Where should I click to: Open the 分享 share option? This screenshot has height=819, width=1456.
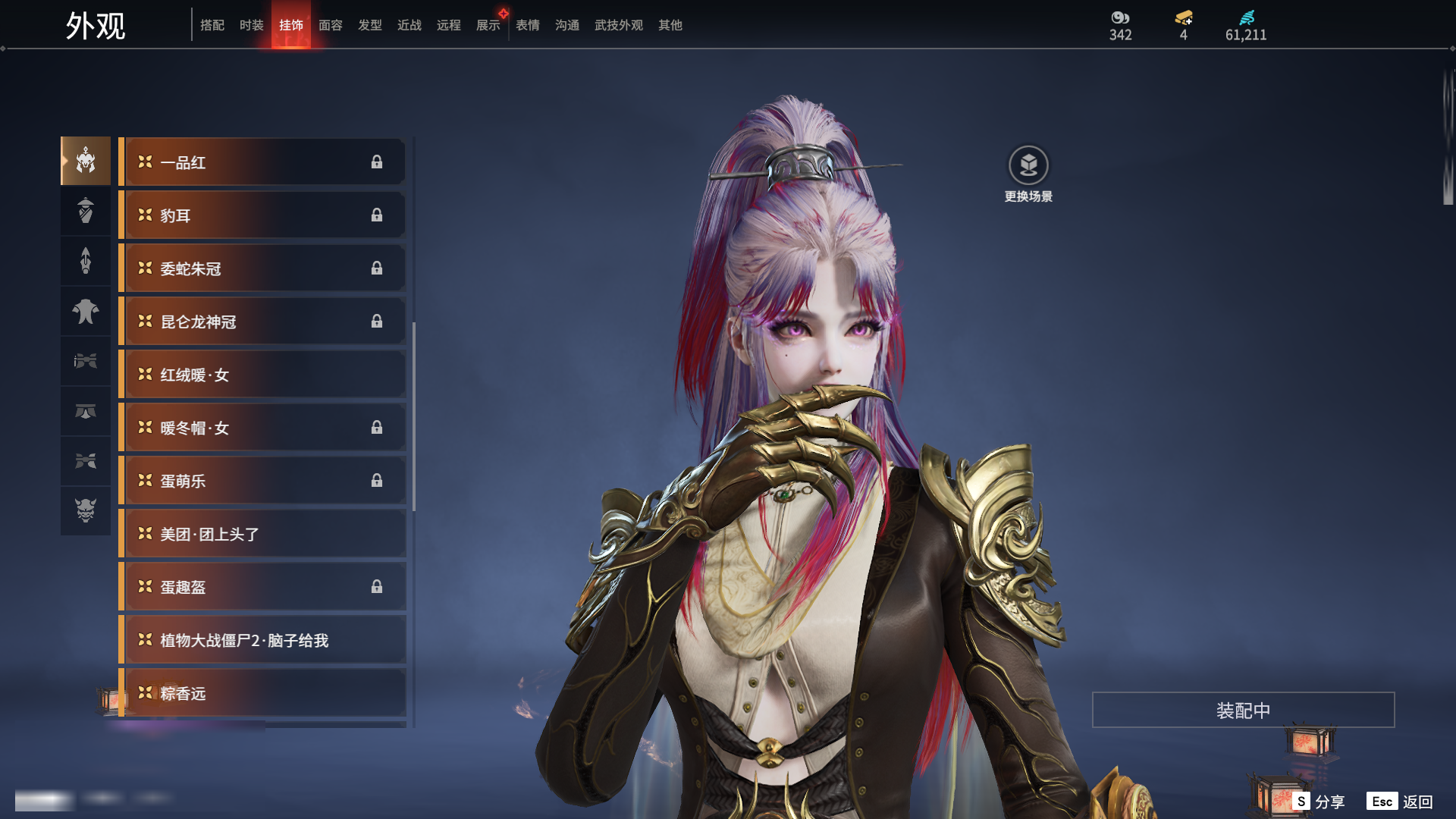click(1319, 802)
